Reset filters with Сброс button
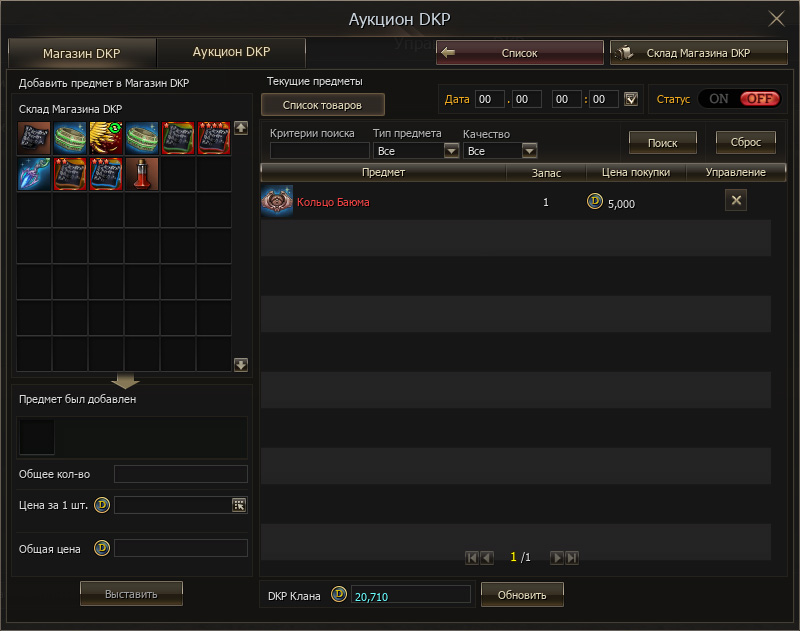This screenshot has width=800, height=631. click(x=746, y=143)
